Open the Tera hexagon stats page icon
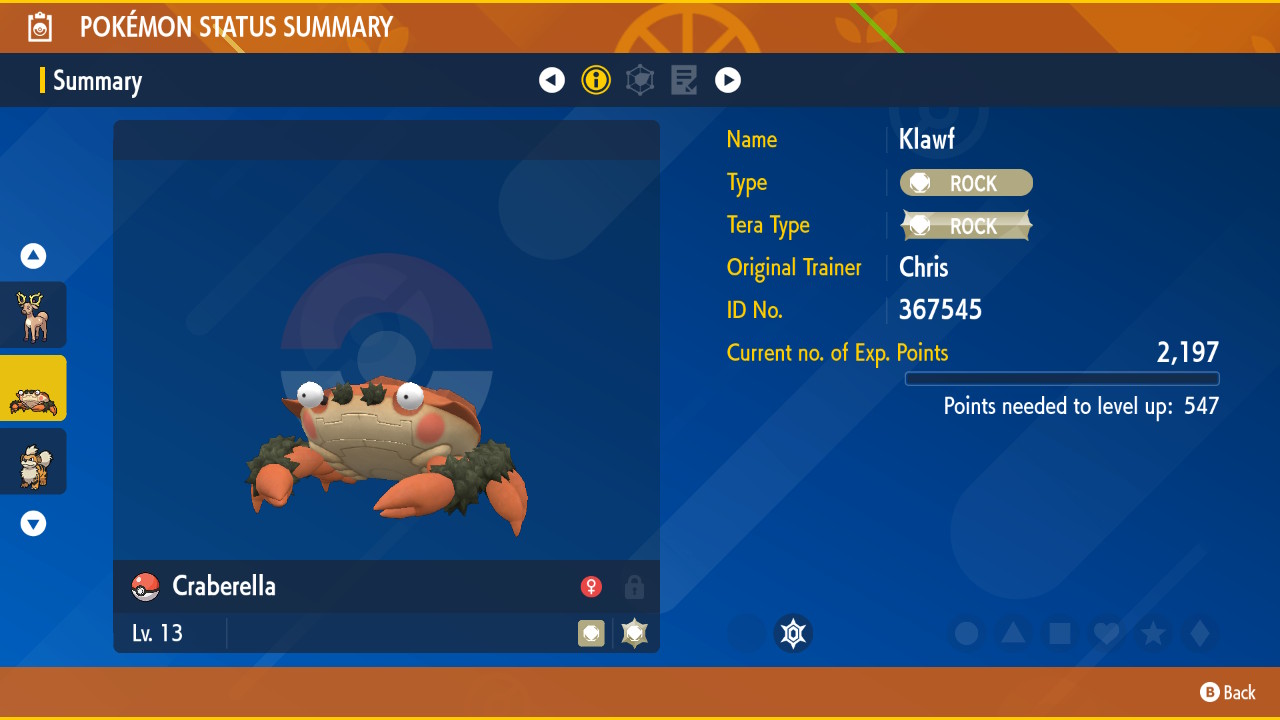 pos(640,80)
